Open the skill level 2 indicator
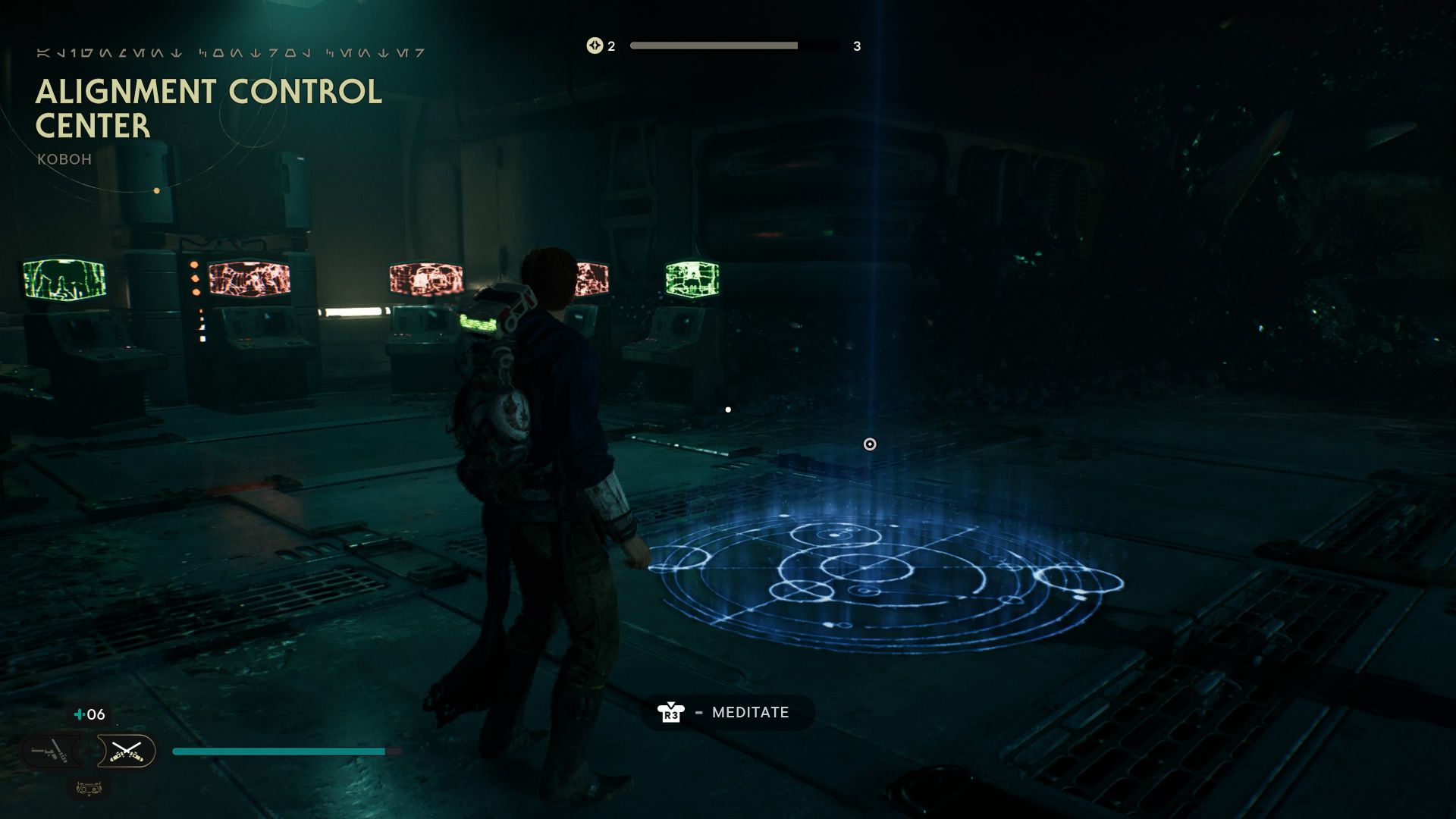 tap(608, 45)
